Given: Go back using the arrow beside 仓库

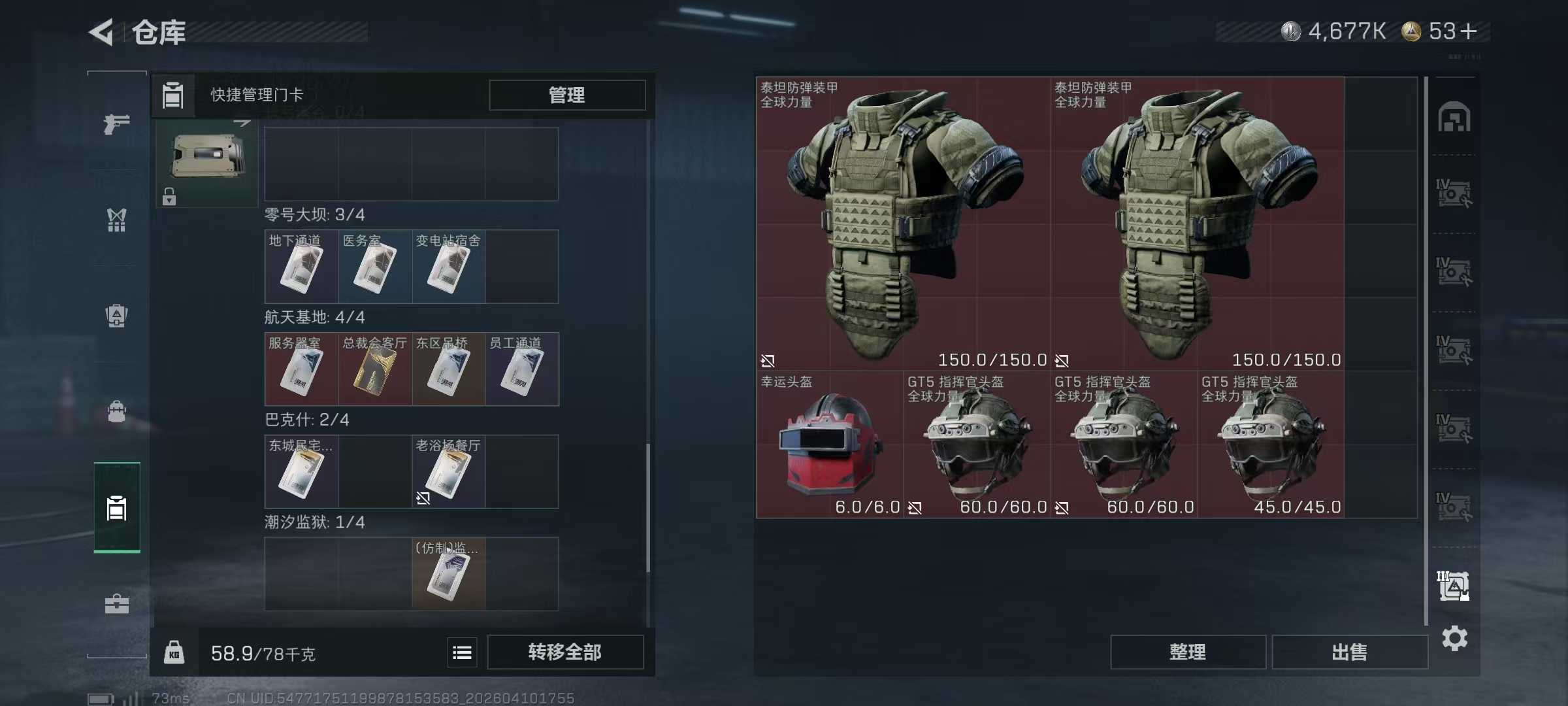Looking at the screenshot, I should (102, 31).
